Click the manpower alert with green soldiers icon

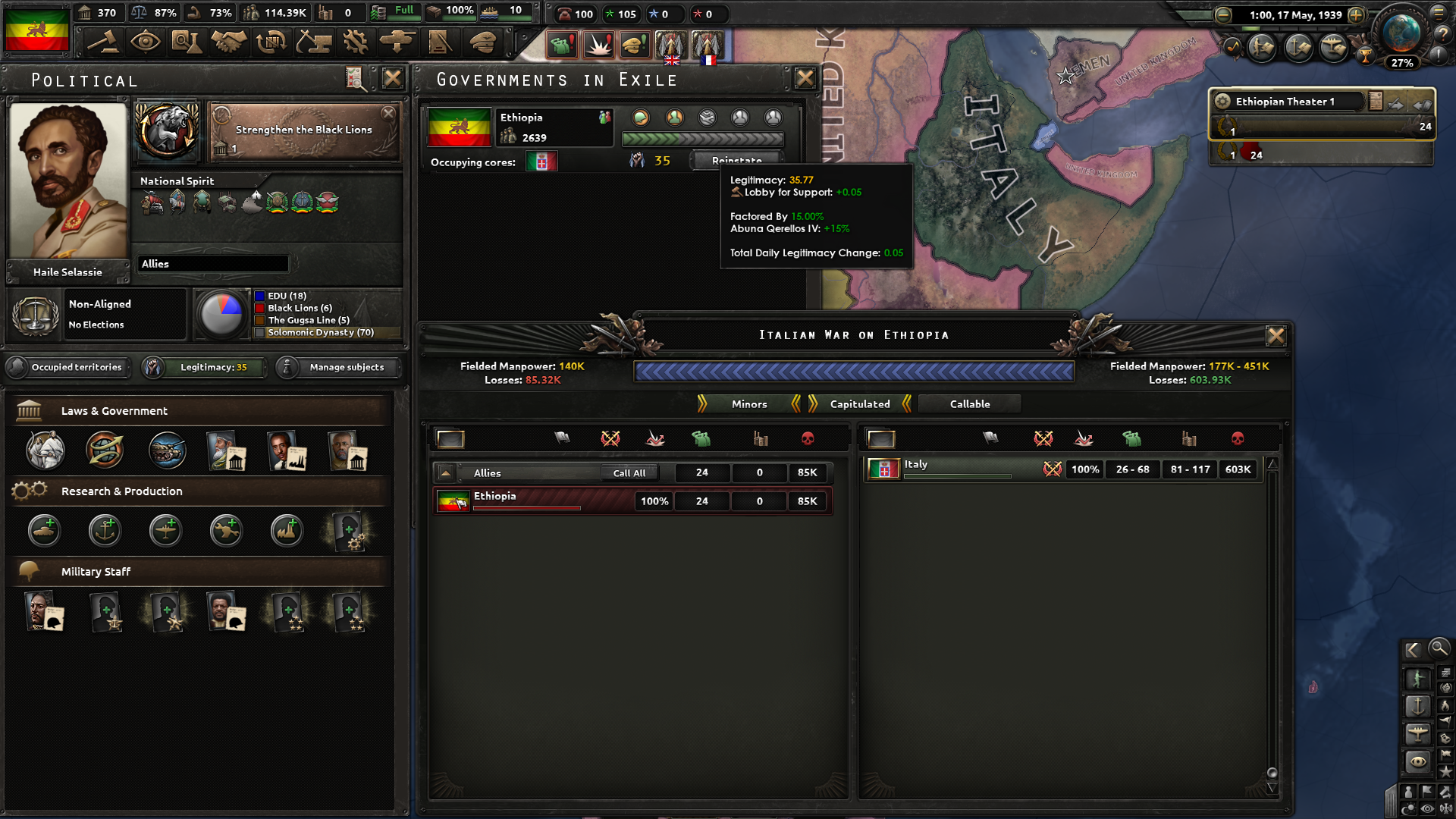pos(561,43)
